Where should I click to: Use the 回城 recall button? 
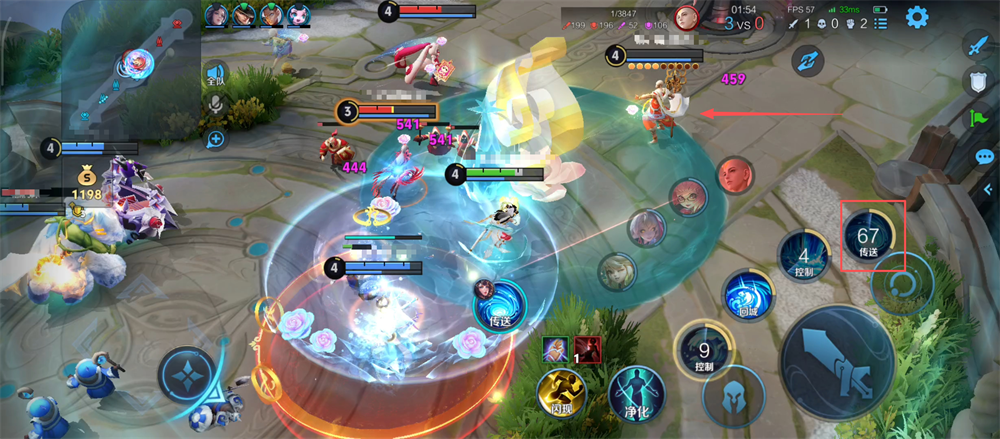(749, 297)
